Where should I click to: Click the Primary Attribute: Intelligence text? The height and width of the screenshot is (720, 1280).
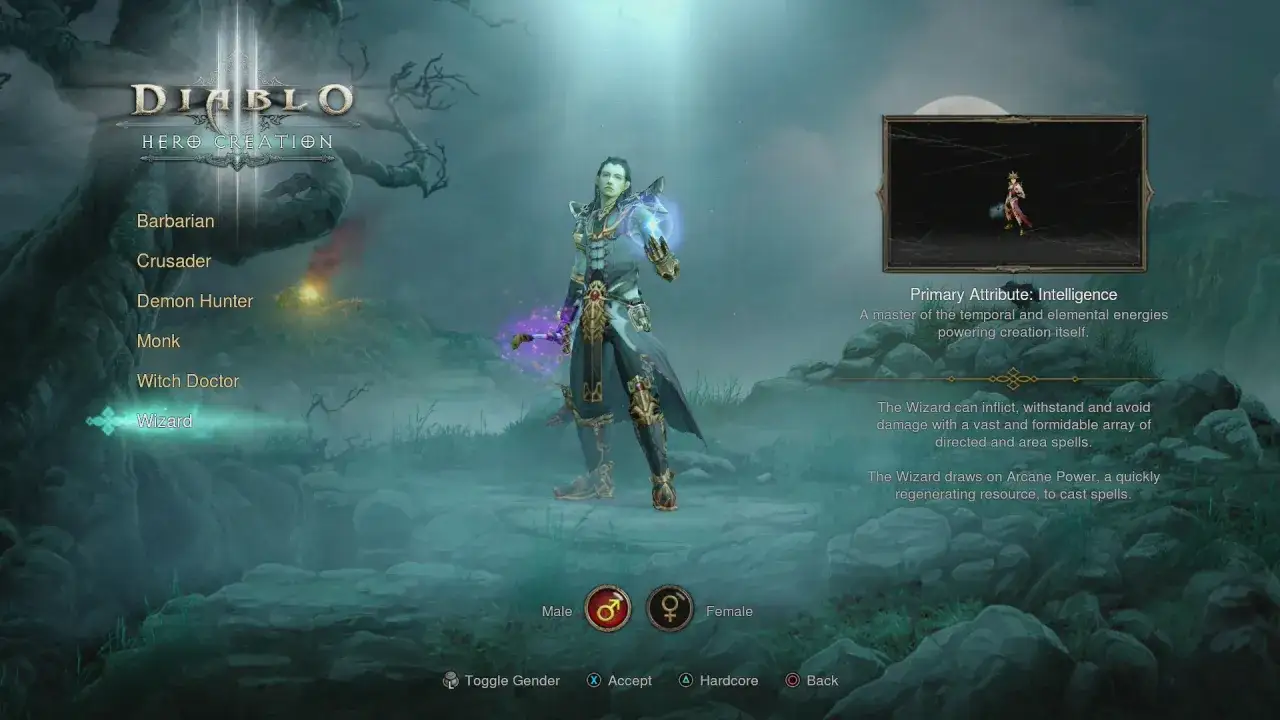pyautogui.click(x=1014, y=294)
